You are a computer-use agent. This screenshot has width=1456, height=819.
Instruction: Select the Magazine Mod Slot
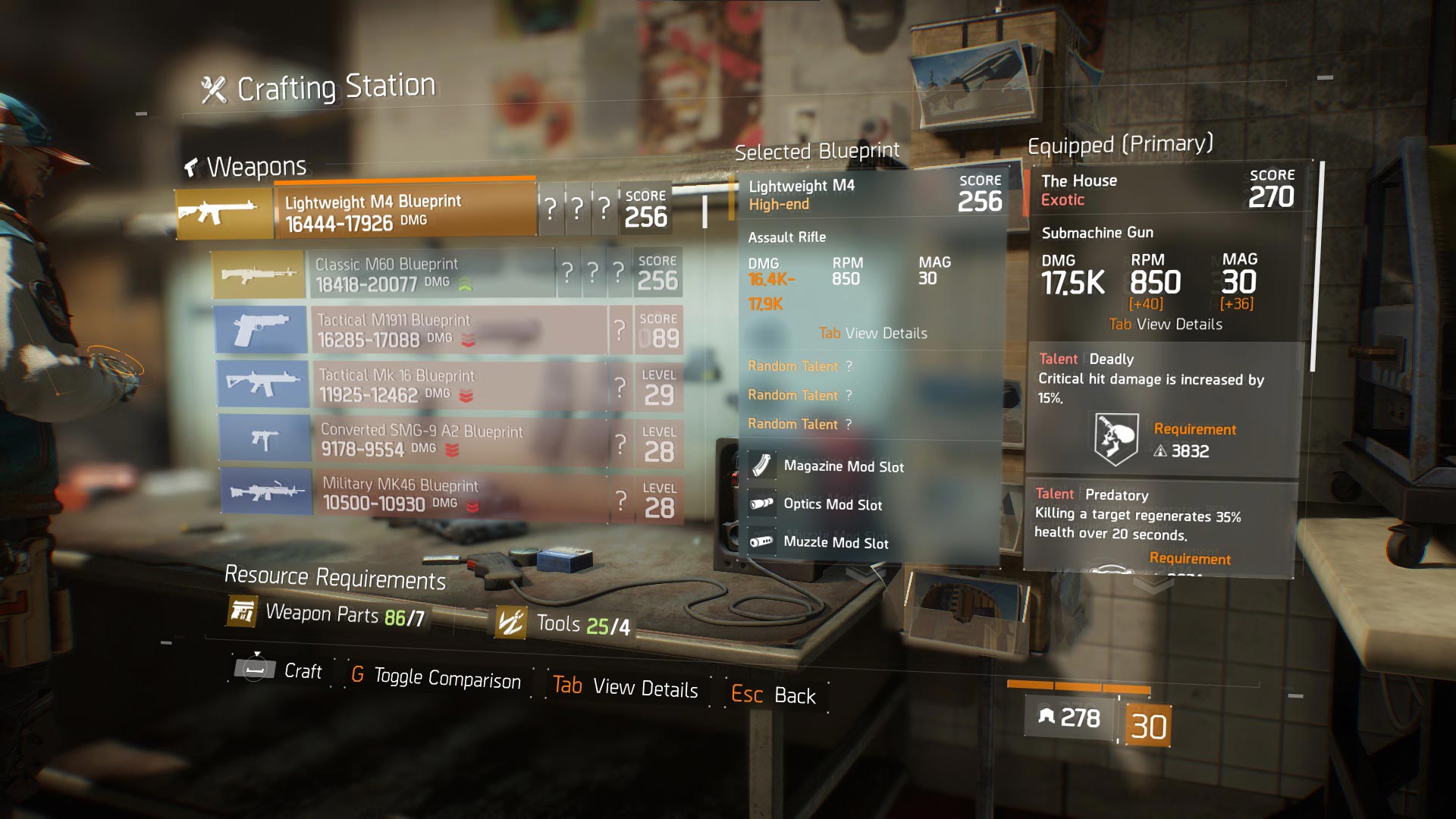[843, 466]
